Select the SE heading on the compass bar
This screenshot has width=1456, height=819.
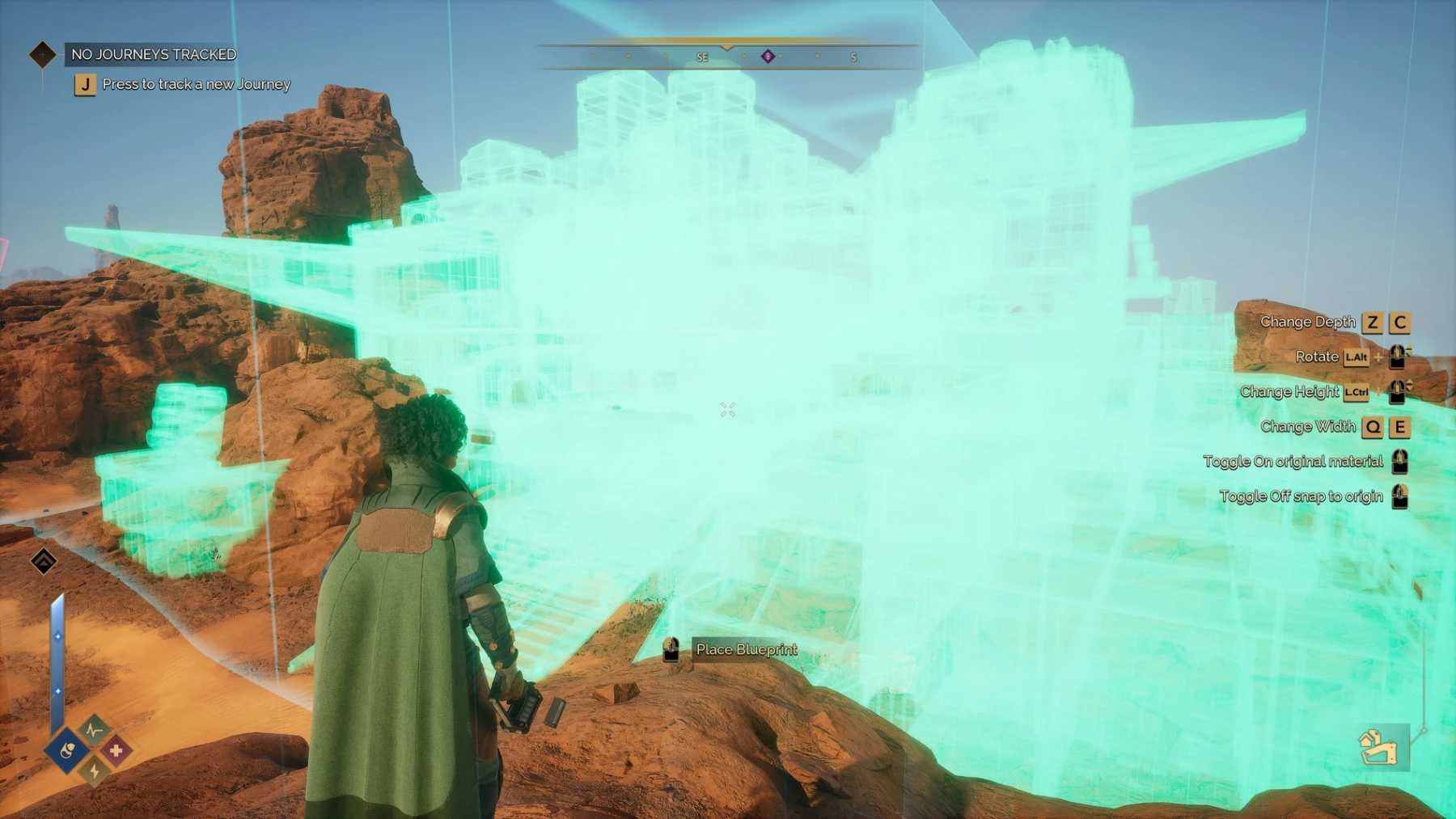(x=702, y=57)
